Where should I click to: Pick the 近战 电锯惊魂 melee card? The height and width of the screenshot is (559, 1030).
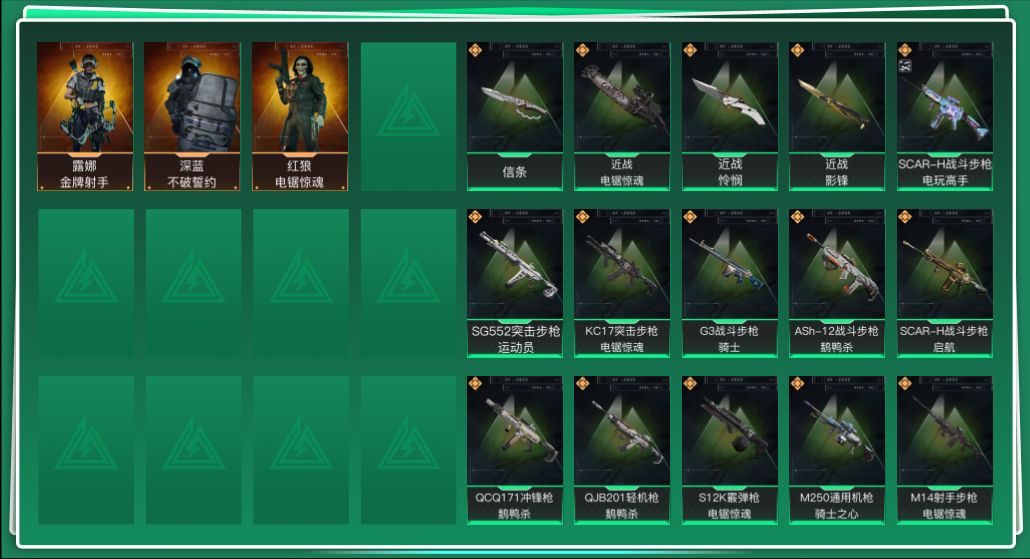point(622,116)
